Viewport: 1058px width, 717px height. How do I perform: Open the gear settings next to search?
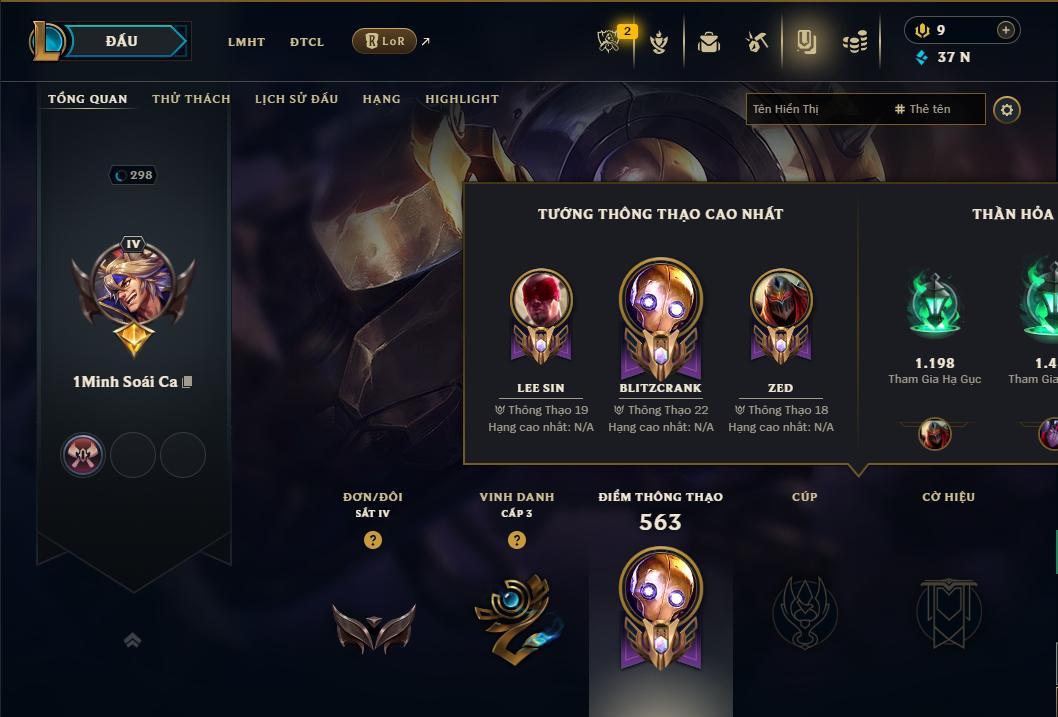[x=1007, y=109]
